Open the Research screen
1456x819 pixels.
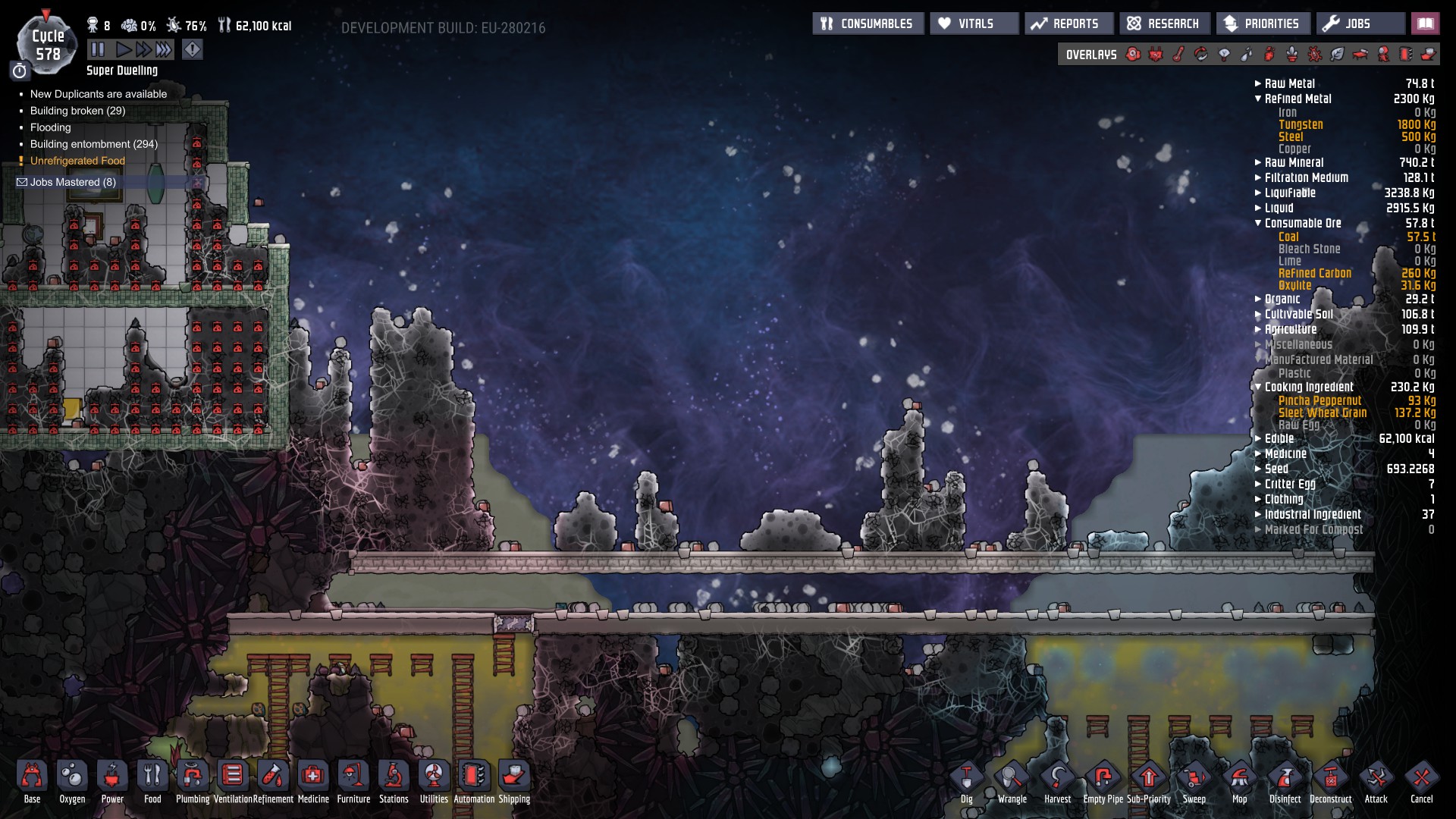point(1164,24)
